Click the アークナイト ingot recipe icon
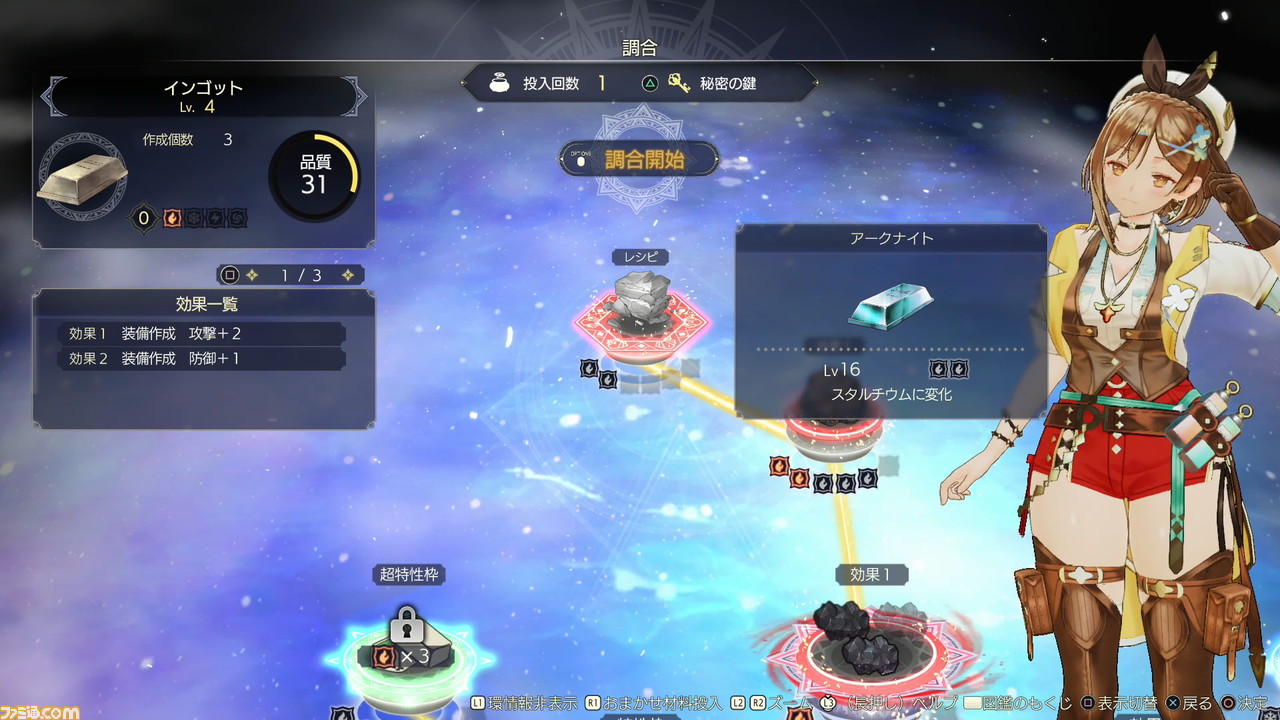Image resolution: width=1280 pixels, height=720 pixels. 889,306
